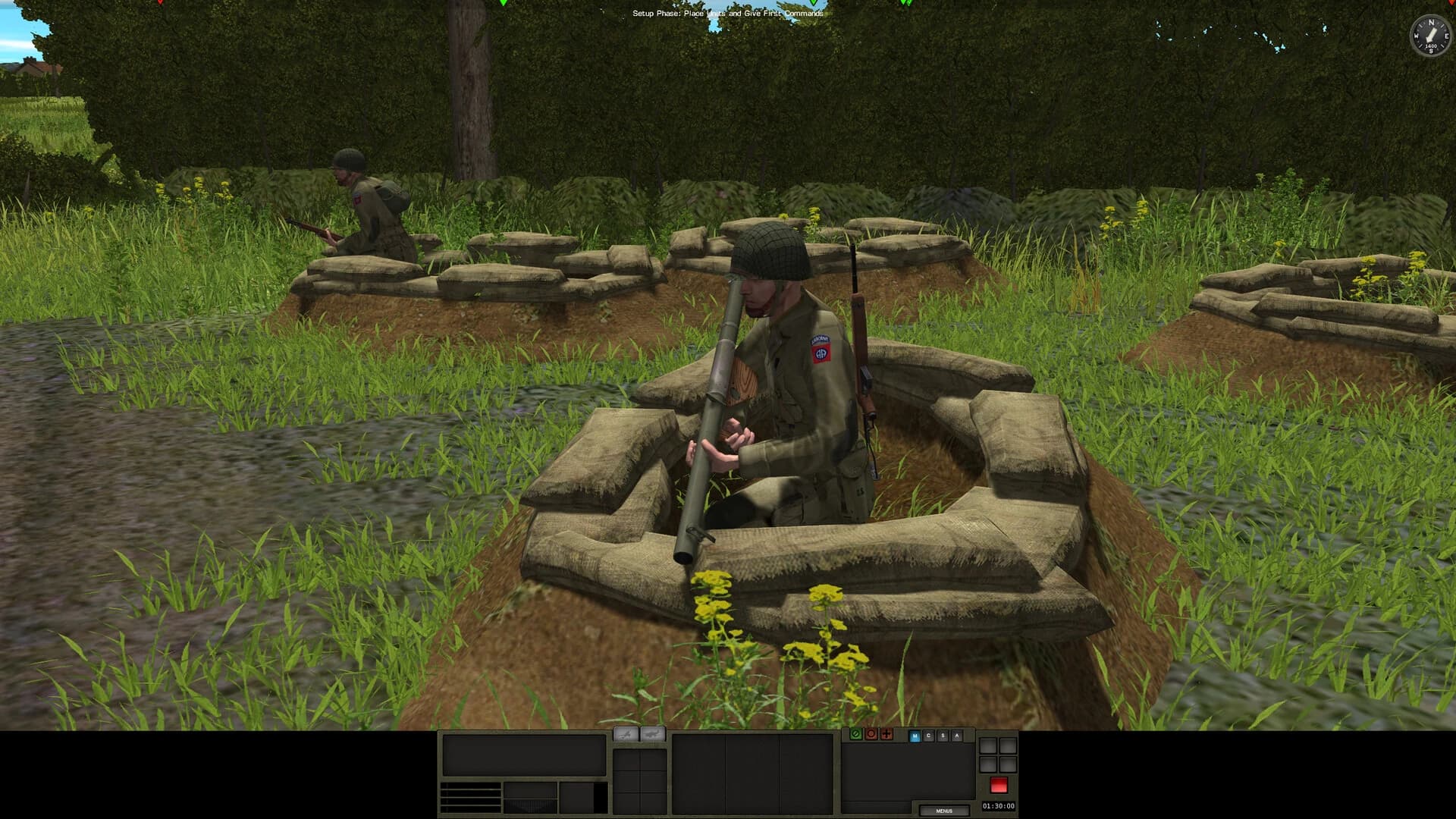This screenshot has height=819, width=1456.
Task: Click the red cross icon on the panel
Action: [885, 734]
